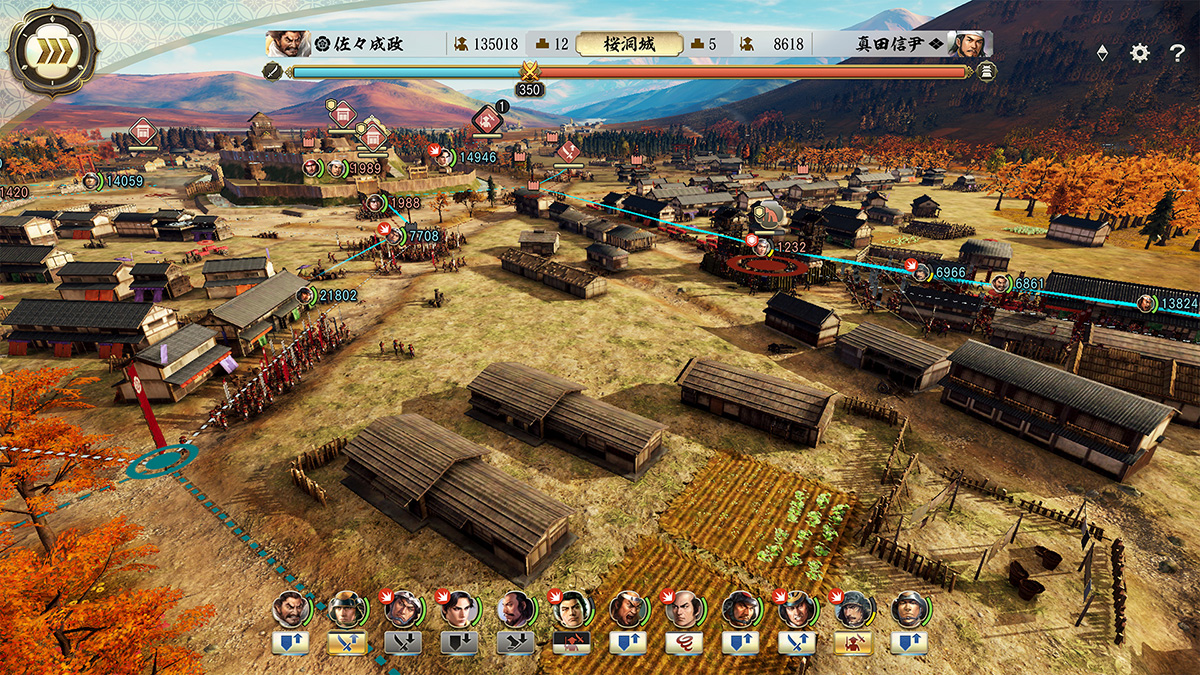Click the gold crossed-swords tactic under second officer
Screen dimensions: 1200x675
click(x=346, y=643)
